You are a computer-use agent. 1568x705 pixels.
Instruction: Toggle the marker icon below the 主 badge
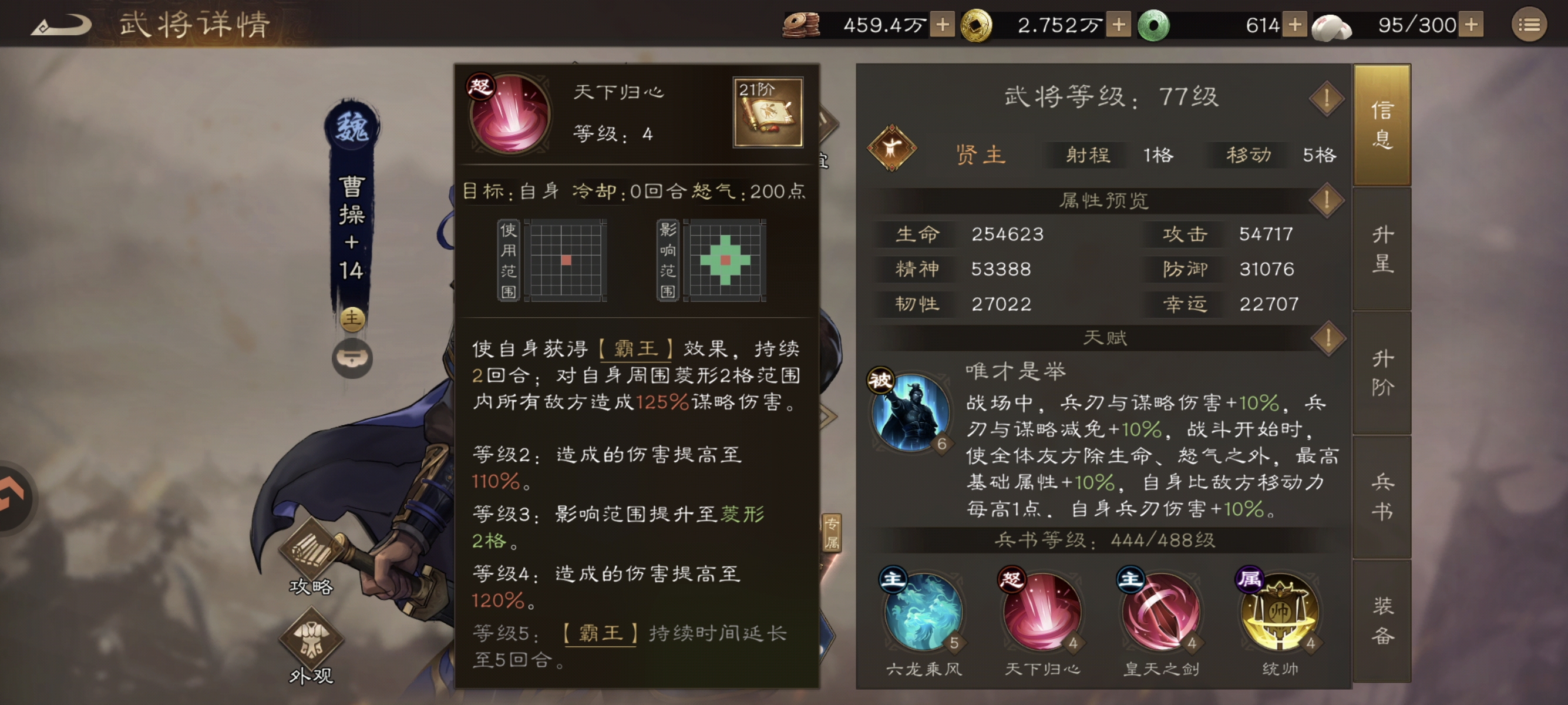click(352, 359)
